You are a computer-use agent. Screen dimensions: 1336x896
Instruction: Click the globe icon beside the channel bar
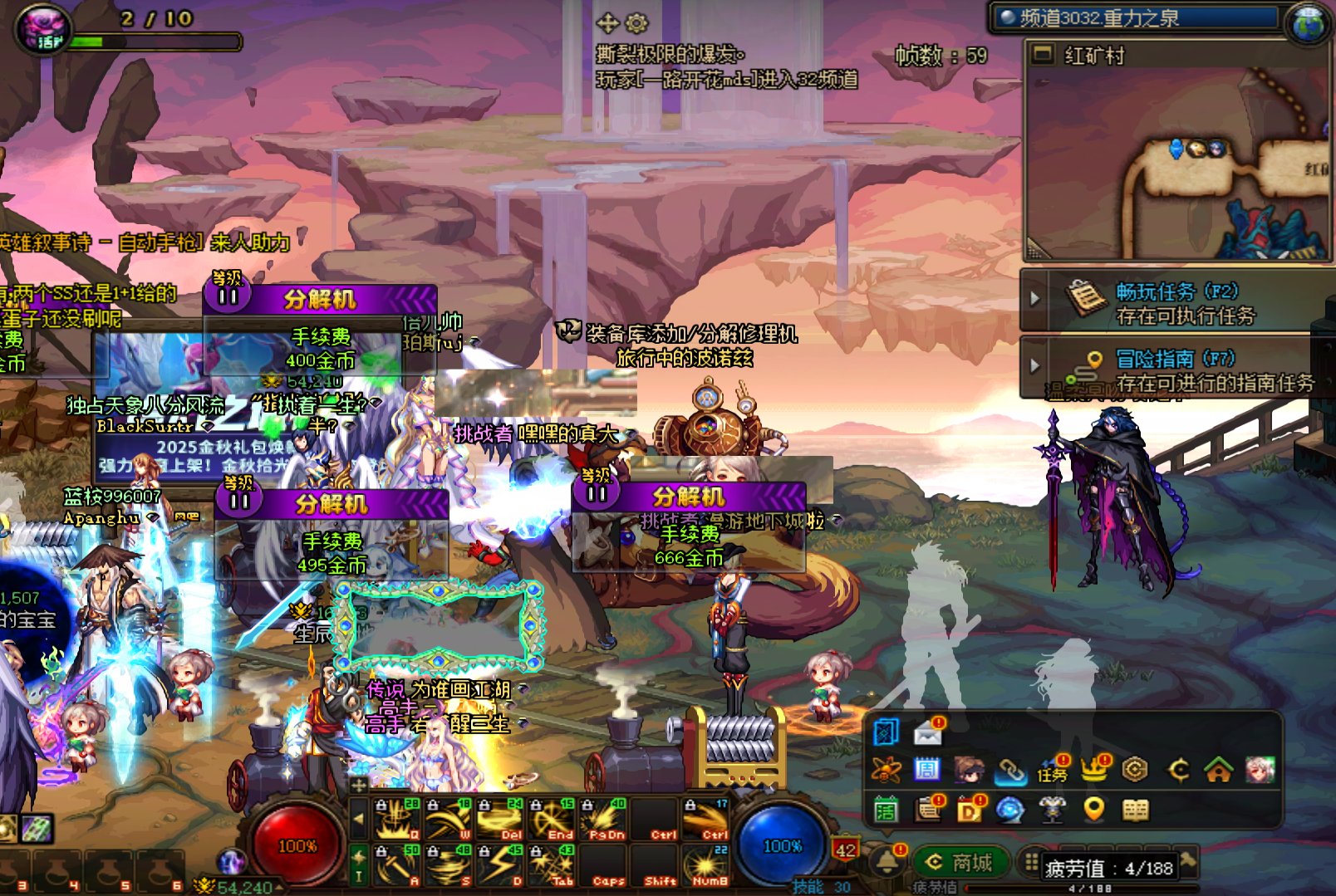pos(1309,22)
